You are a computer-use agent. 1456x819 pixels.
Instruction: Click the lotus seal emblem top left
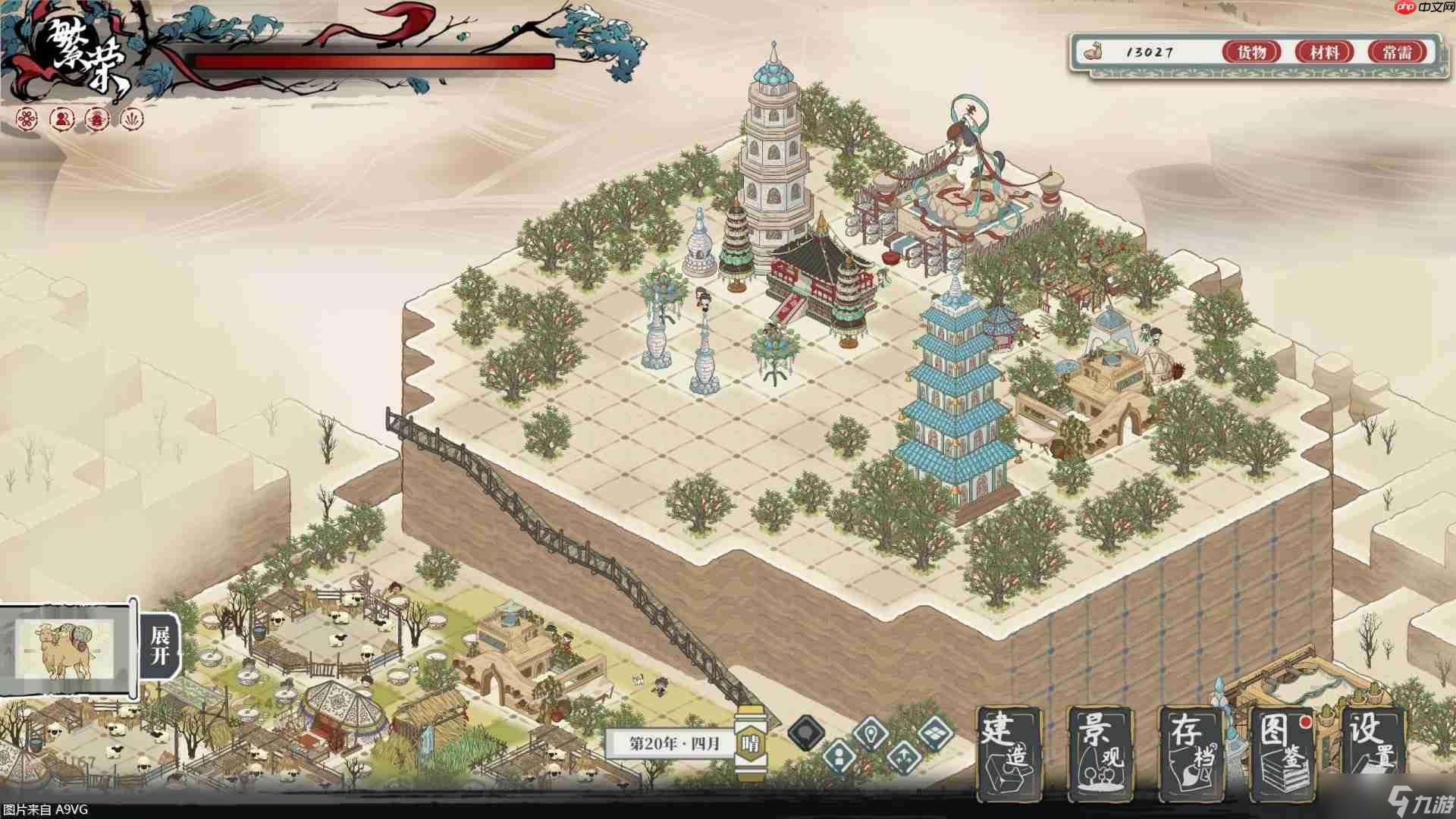(99, 119)
